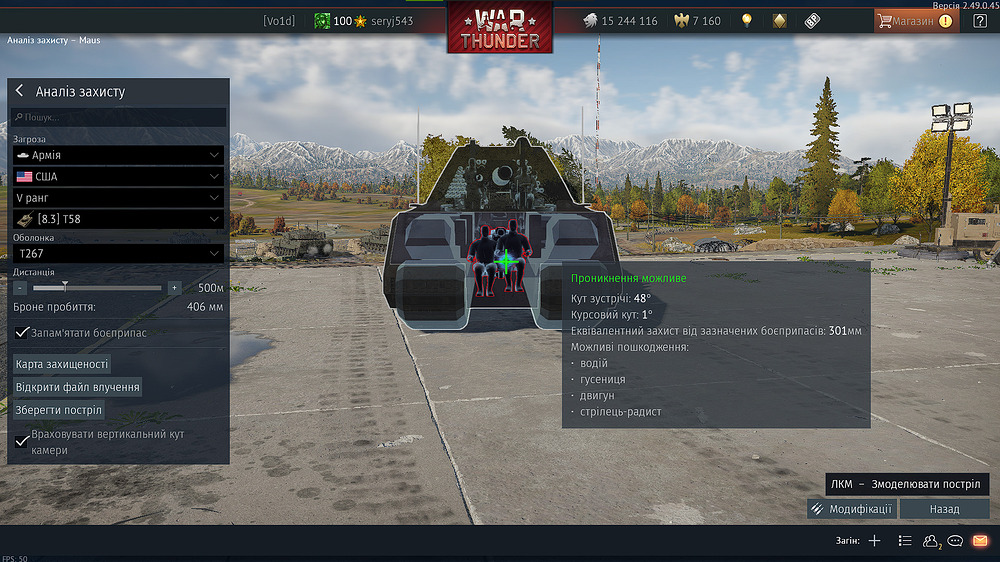Expand the V ранг rank dropdown
This screenshot has width=1000, height=562.
point(118,198)
